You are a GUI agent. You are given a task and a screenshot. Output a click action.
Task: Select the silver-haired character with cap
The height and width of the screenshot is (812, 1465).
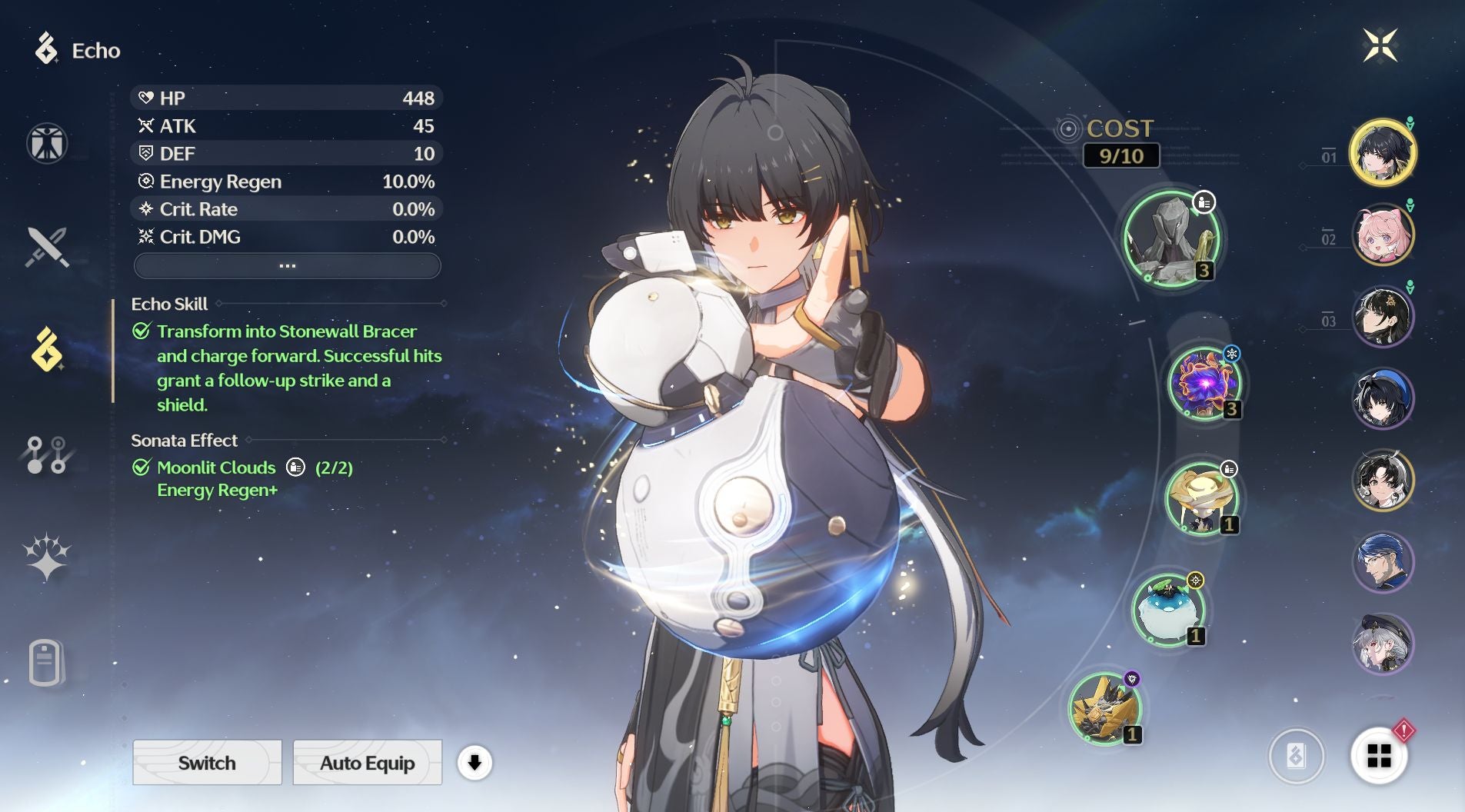click(1383, 644)
